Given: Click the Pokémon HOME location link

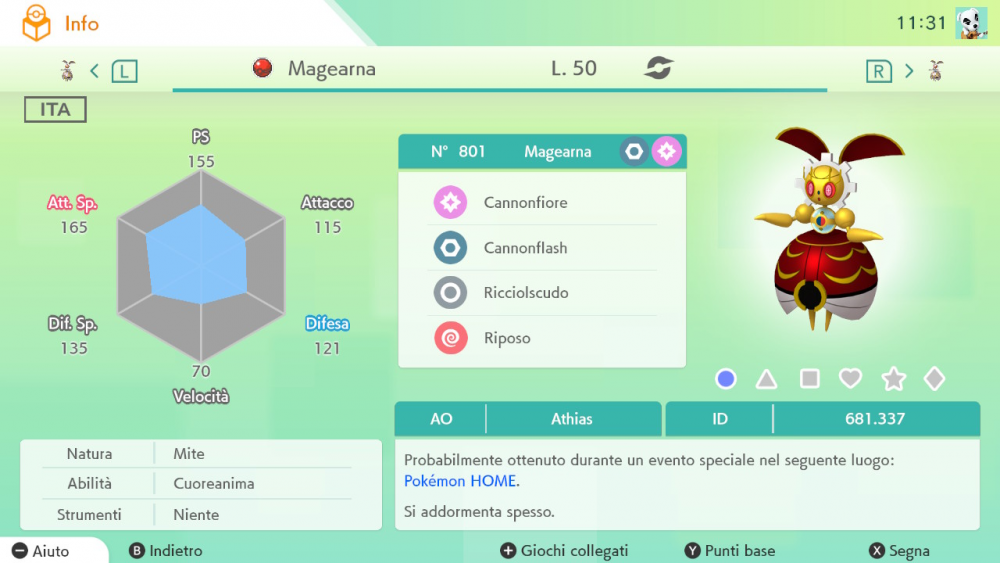Looking at the screenshot, I should click(460, 481).
